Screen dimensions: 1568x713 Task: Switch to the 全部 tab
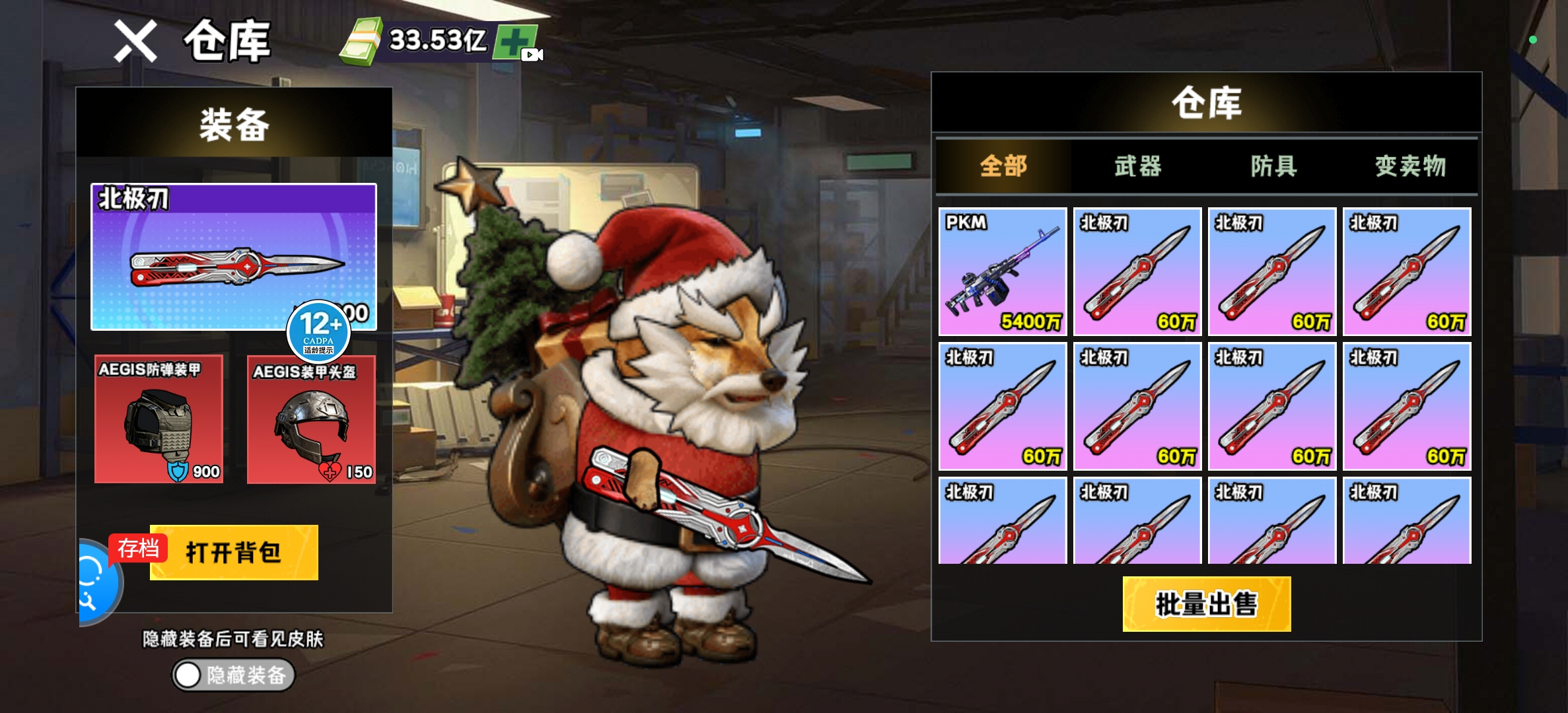click(x=1003, y=166)
